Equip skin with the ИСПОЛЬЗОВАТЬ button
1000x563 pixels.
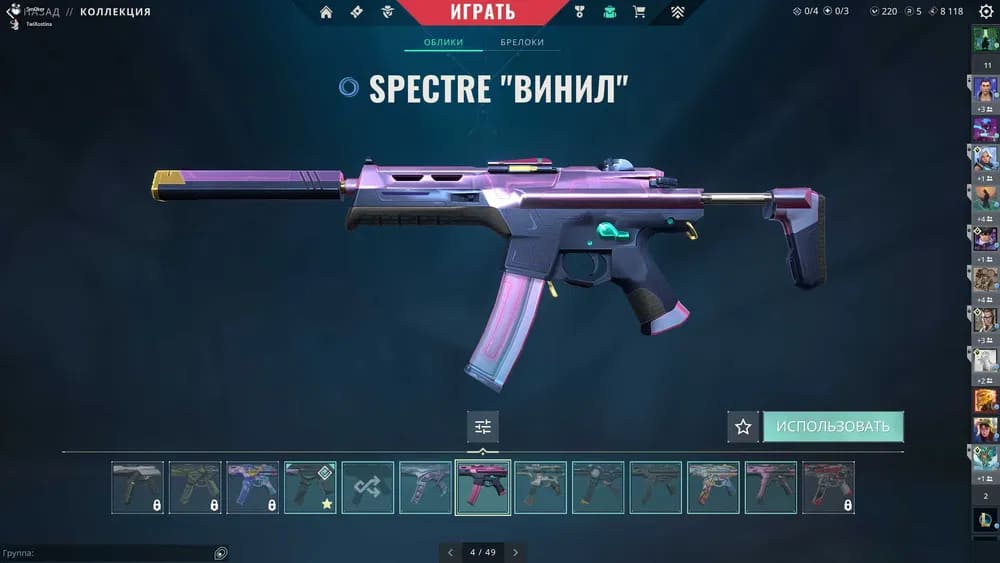tap(833, 427)
